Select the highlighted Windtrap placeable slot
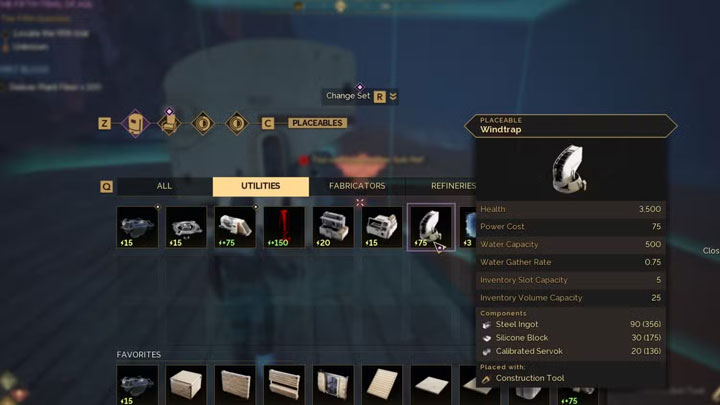This screenshot has width=720, height=405. (x=431, y=227)
